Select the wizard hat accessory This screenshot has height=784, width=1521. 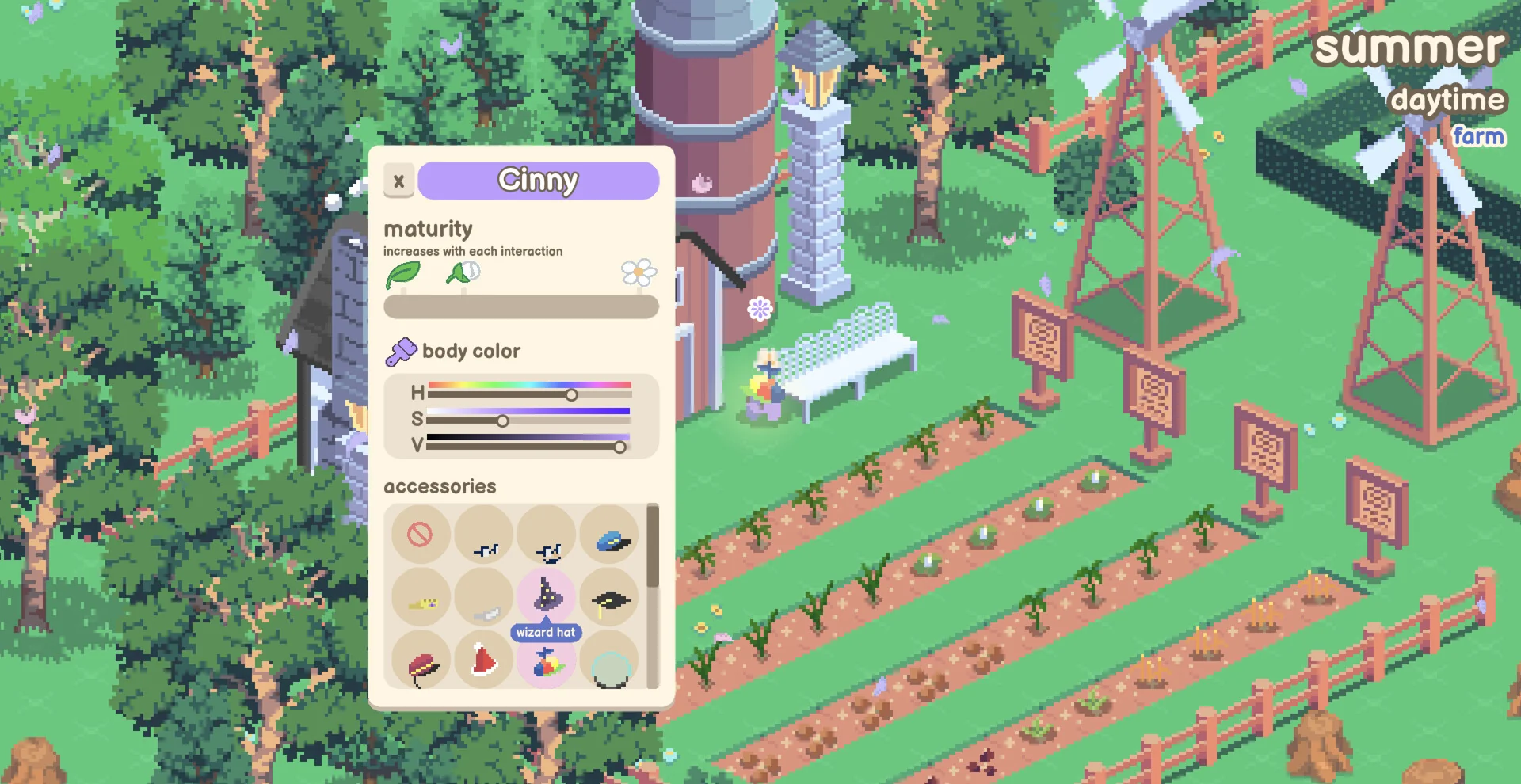point(547,595)
